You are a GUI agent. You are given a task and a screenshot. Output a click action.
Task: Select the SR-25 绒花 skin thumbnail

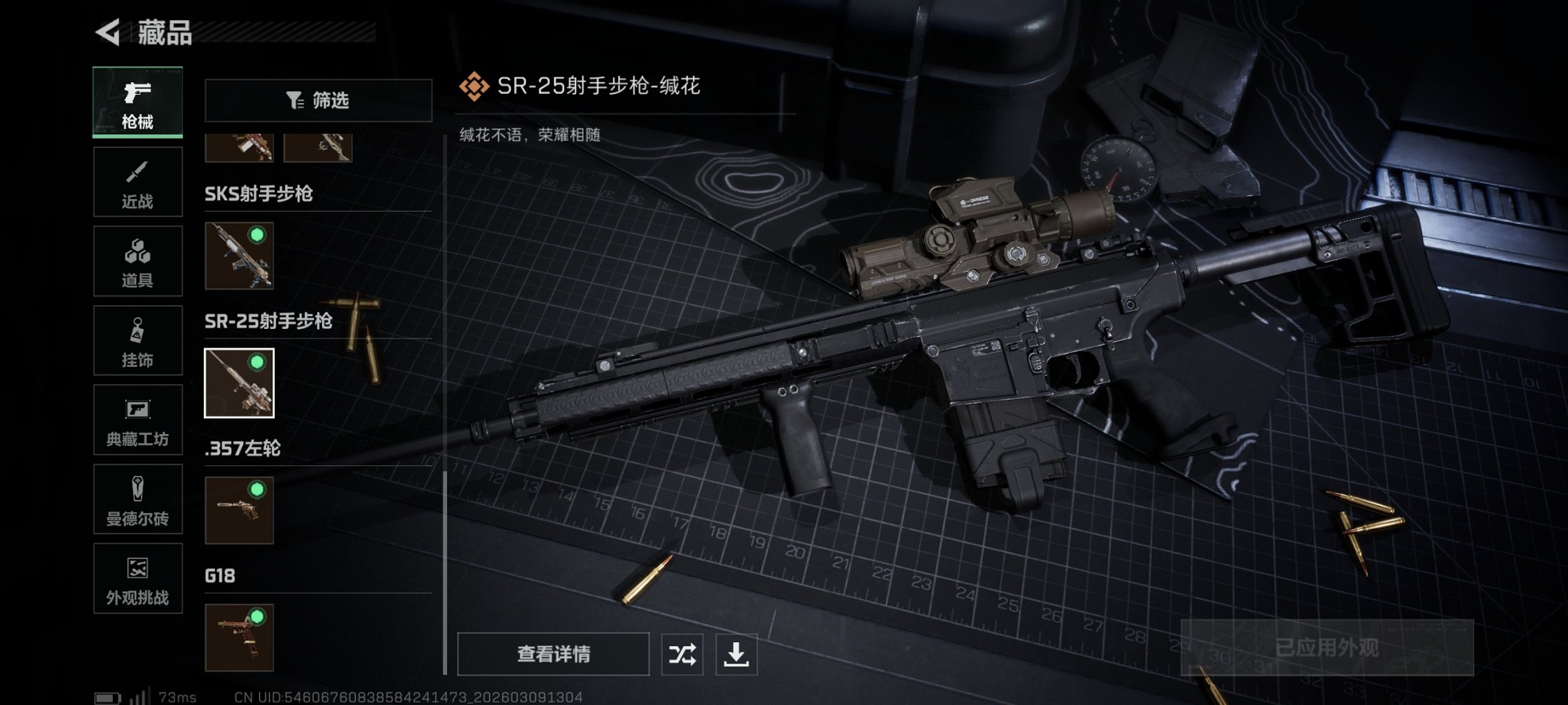click(240, 382)
